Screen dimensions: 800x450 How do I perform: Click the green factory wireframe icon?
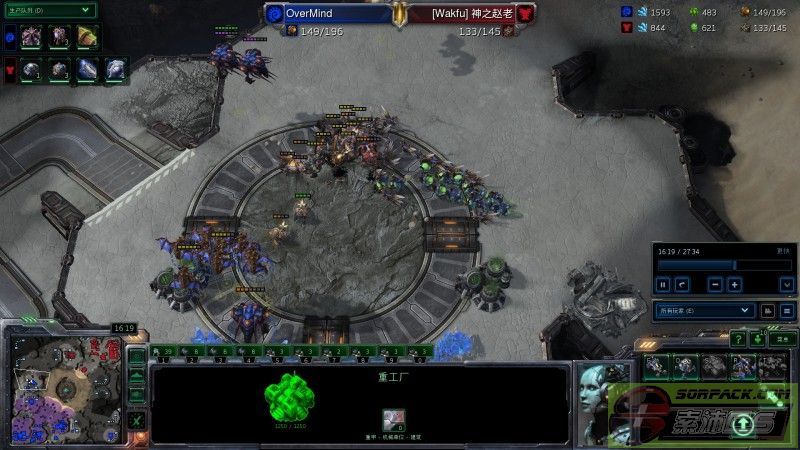tap(283, 397)
